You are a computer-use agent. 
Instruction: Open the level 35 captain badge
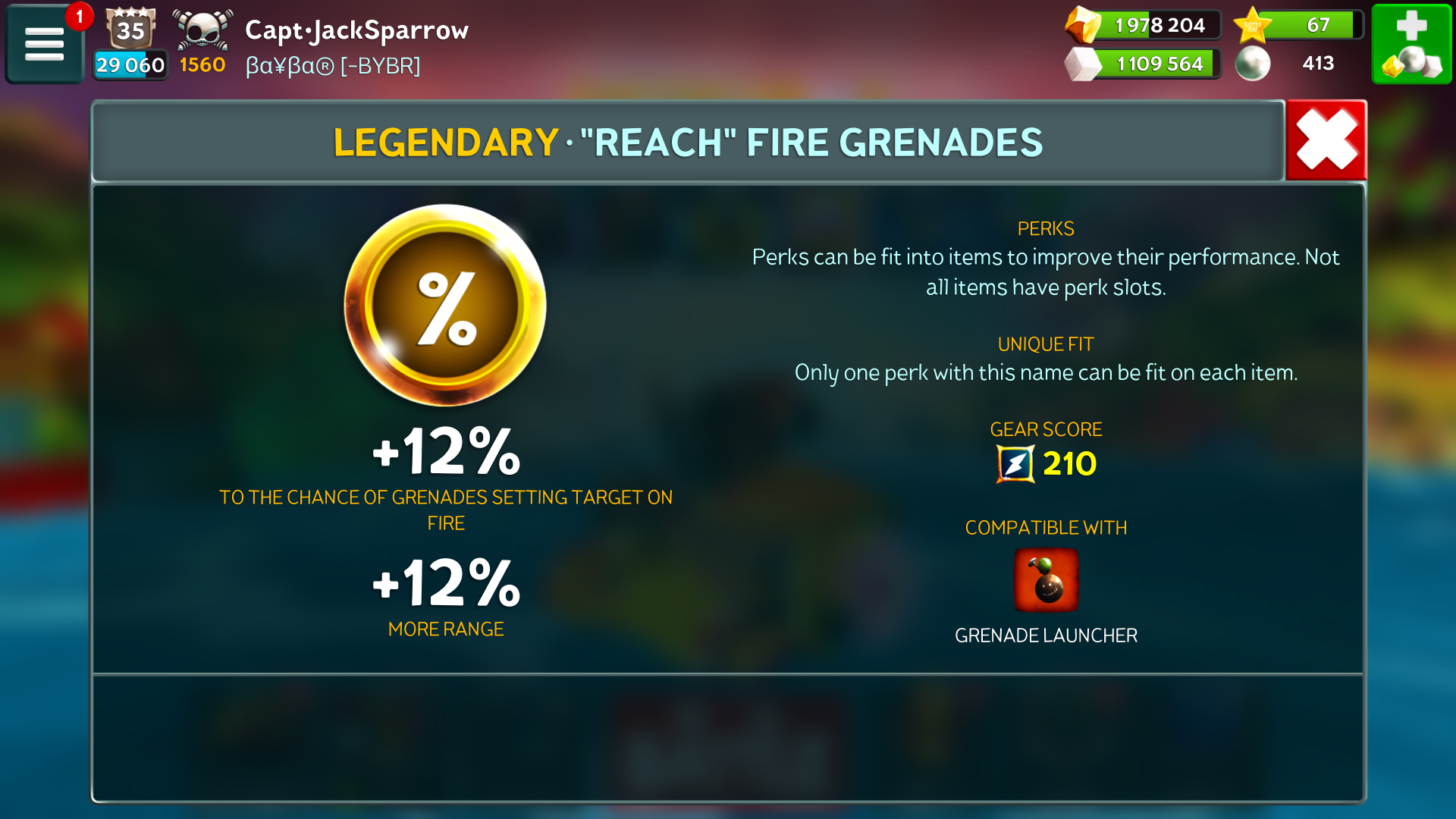[x=130, y=29]
